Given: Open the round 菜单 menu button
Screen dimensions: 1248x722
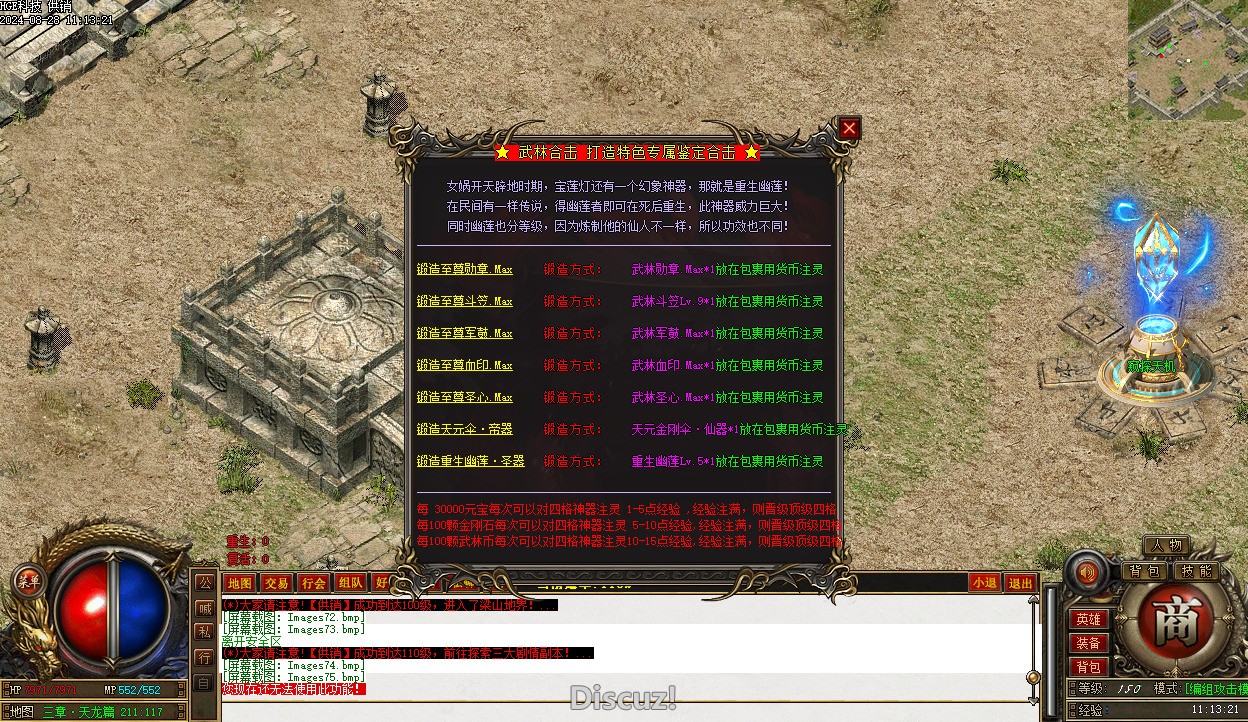Looking at the screenshot, I should [x=27, y=580].
